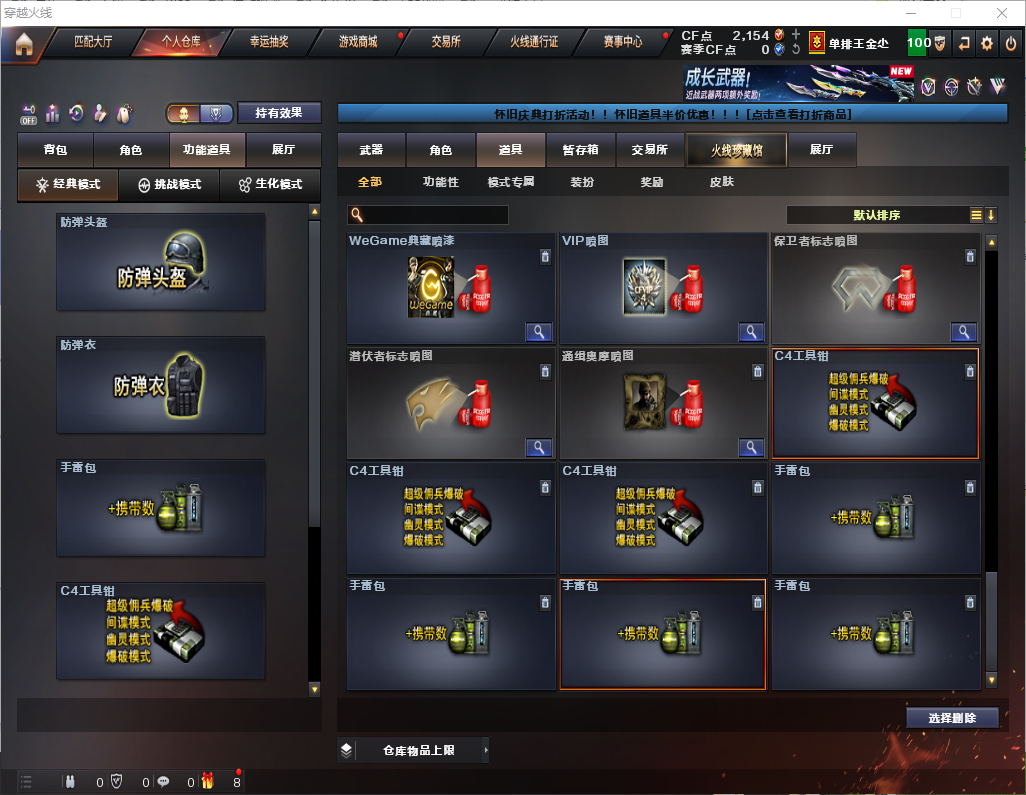Image resolution: width=1026 pixels, height=795 pixels.
Task: Go to the home lobby icon
Action: 24,43
